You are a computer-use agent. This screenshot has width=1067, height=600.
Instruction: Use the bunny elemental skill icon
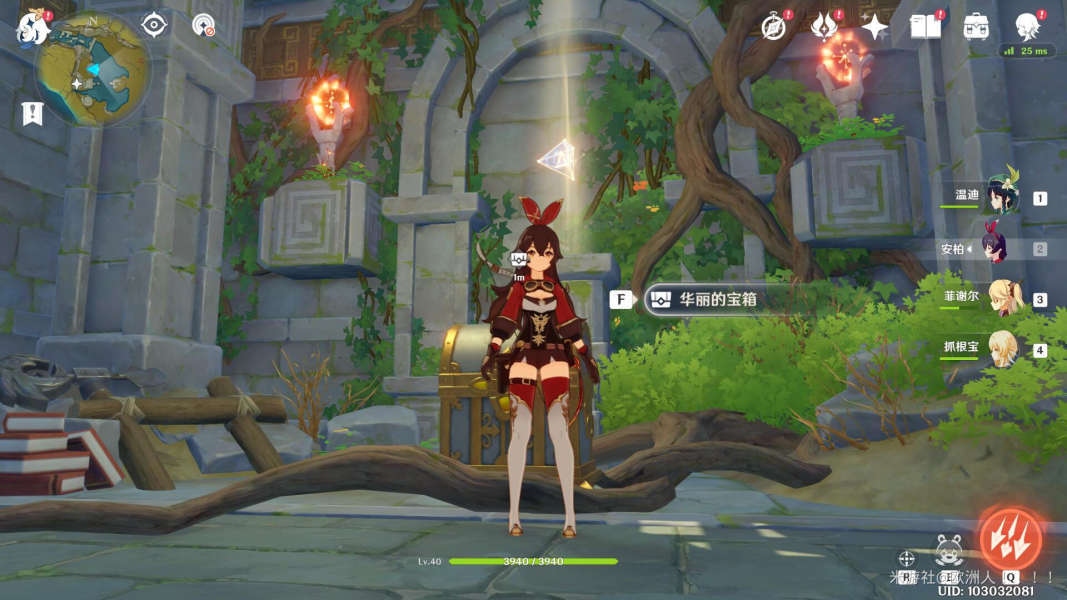pyautogui.click(x=948, y=551)
